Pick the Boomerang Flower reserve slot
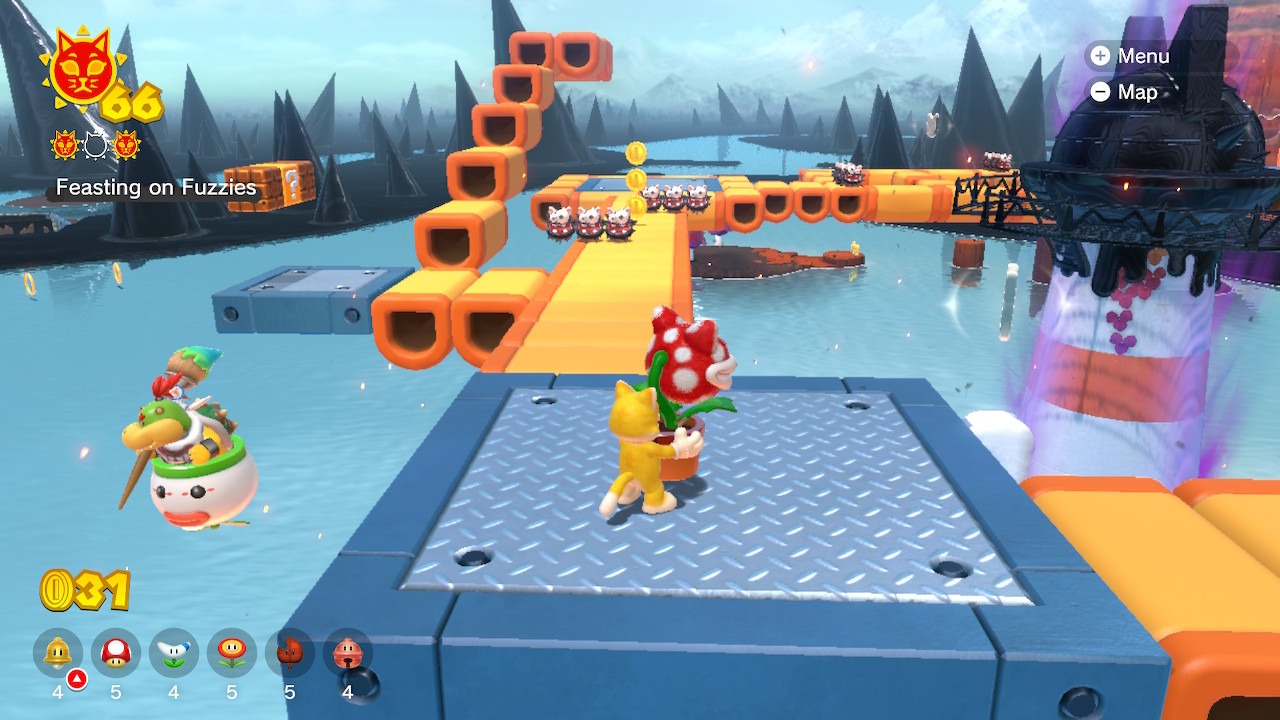Image resolution: width=1280 pixels, height=720 pixels. (174, 654)
